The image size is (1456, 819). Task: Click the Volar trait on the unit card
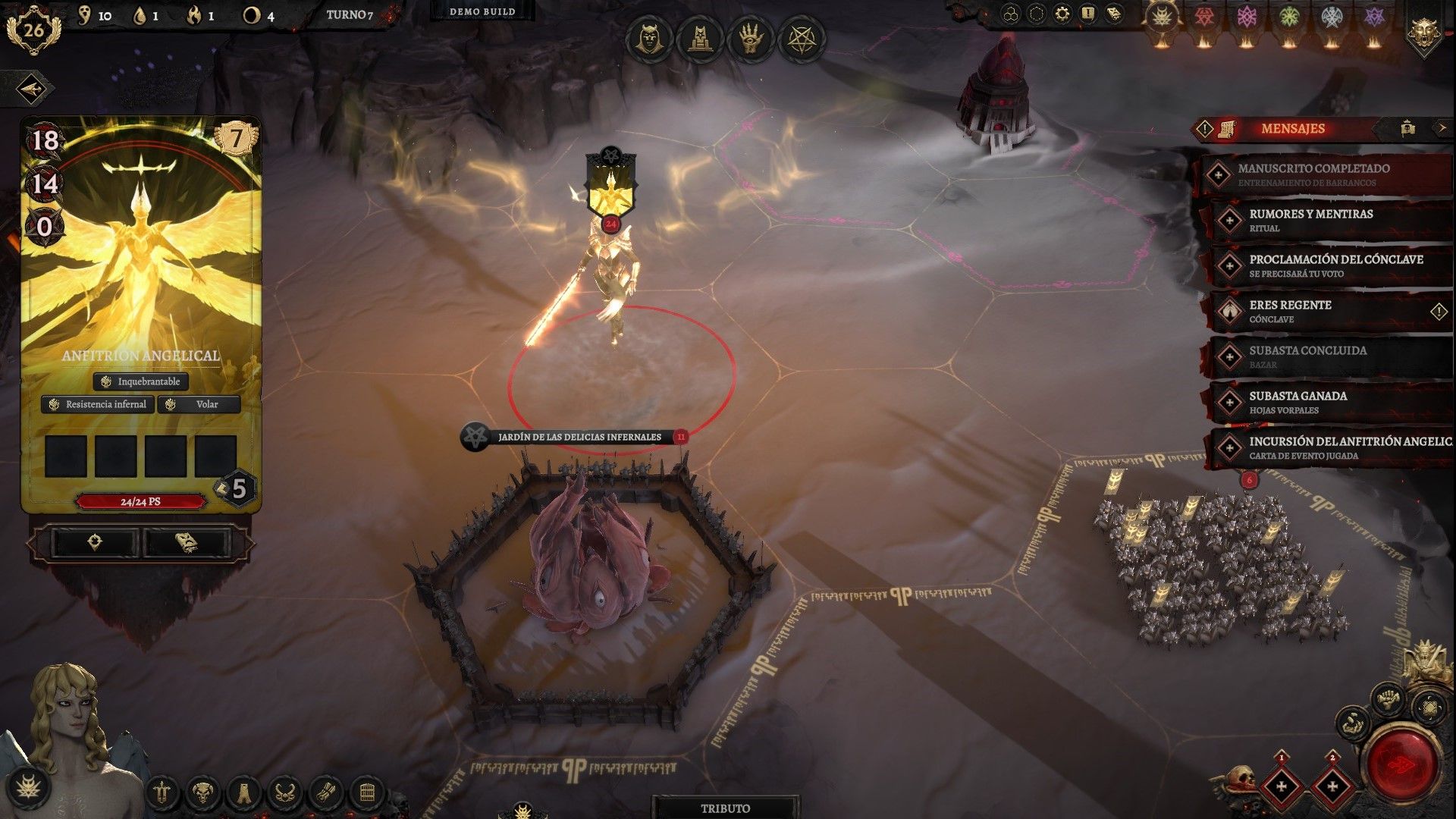199,404
